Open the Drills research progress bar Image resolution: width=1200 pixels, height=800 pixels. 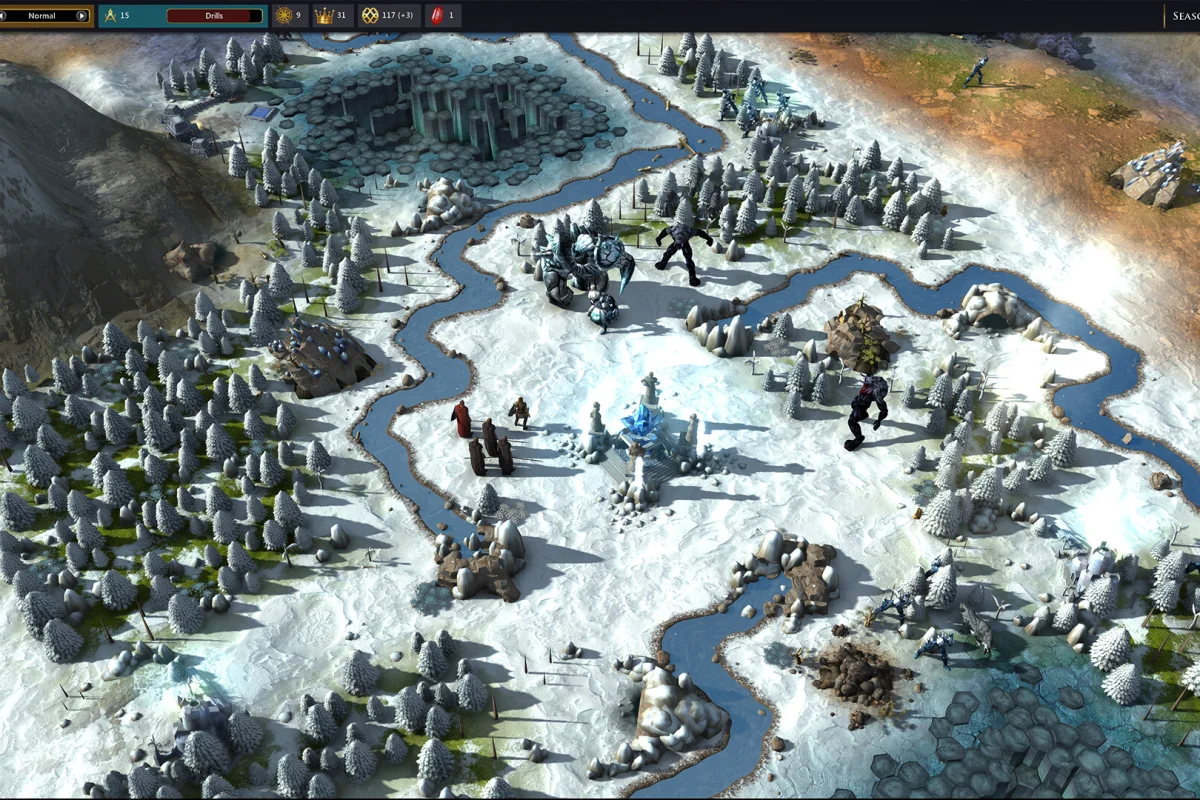click(x=215, y=16)
